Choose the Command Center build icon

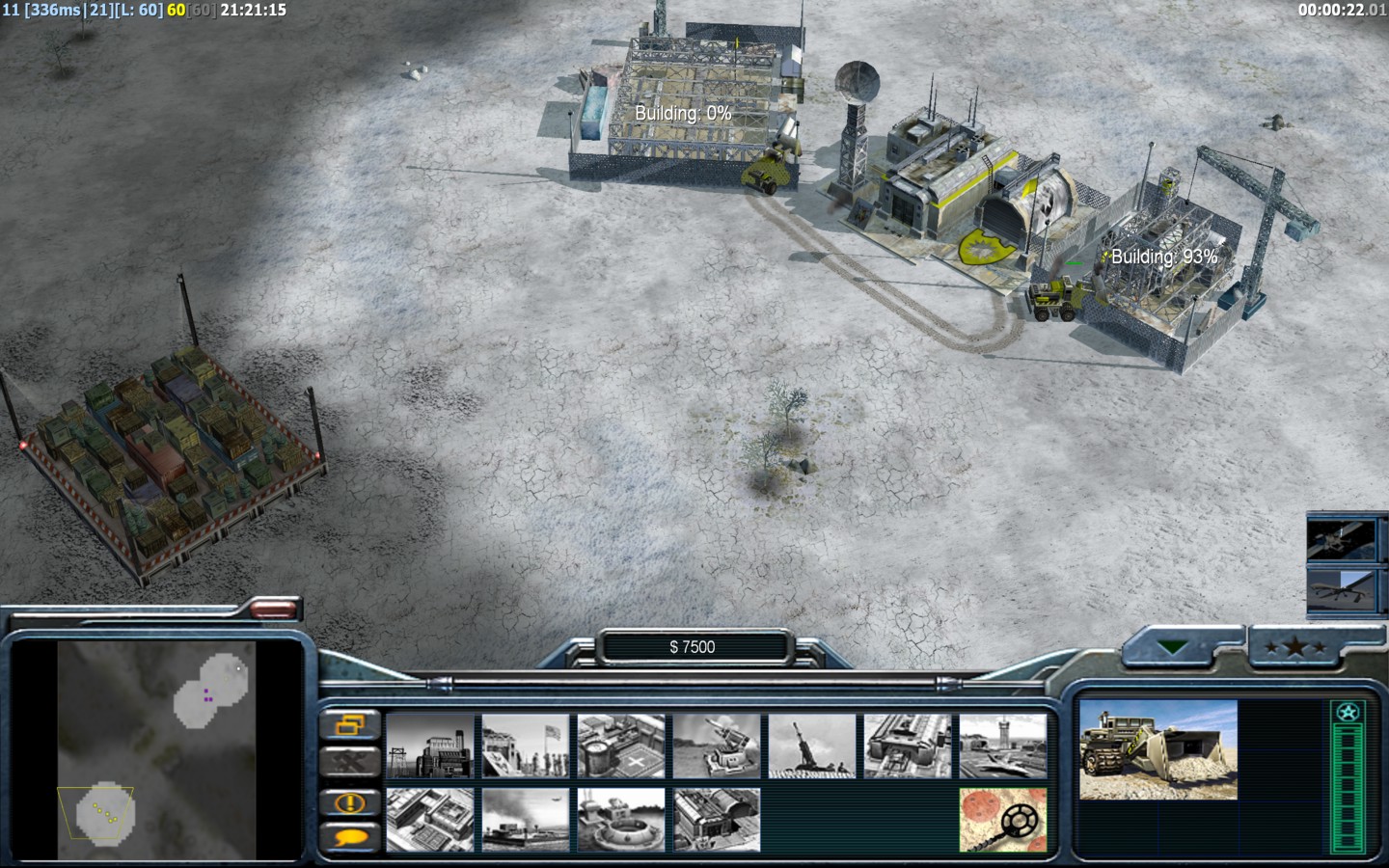pos(717,820)
